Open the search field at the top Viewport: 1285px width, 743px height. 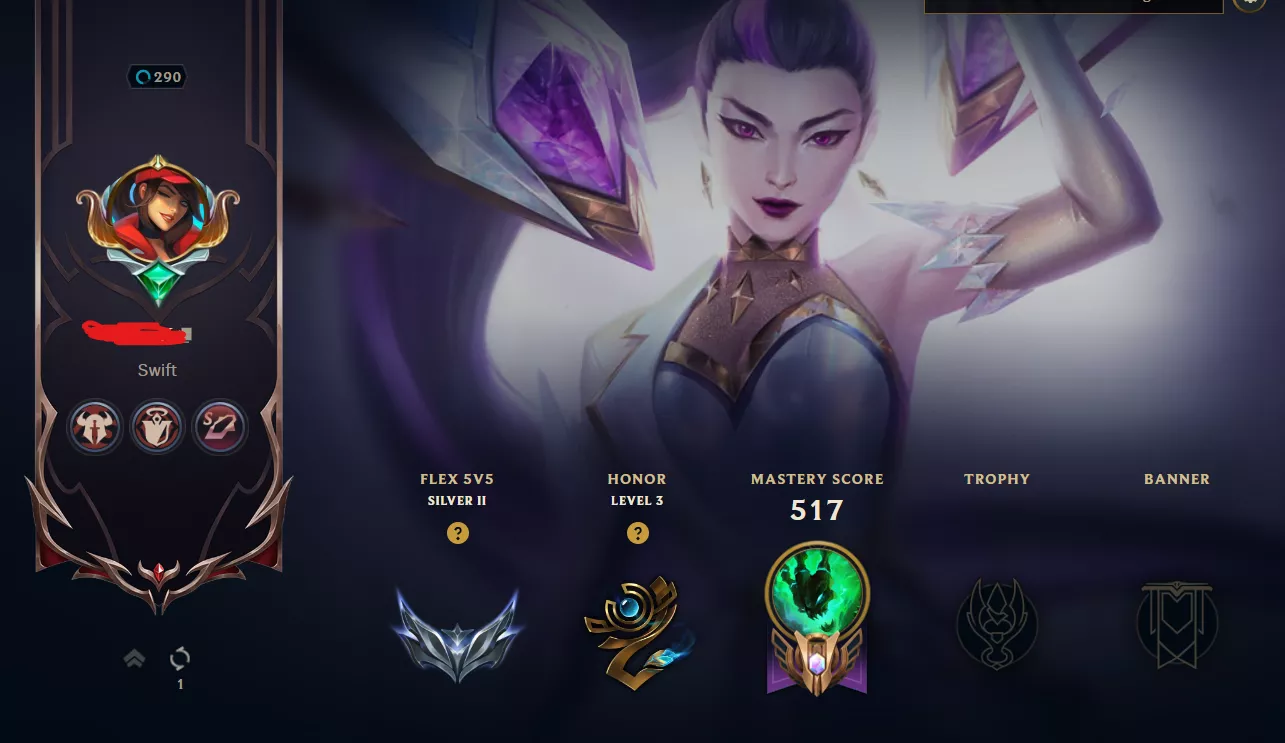1073,5
